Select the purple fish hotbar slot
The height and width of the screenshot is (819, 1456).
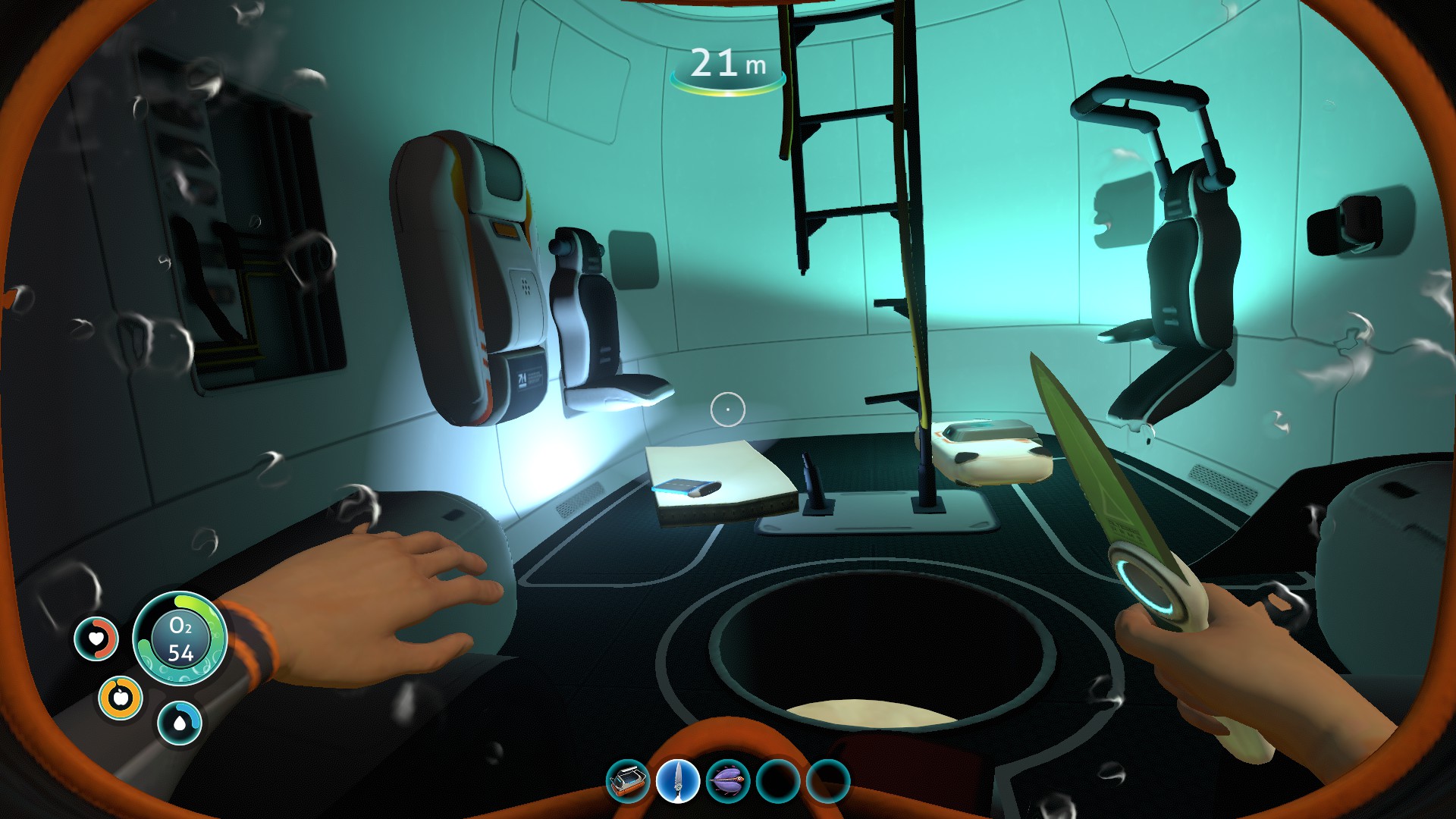click(728, 780)
